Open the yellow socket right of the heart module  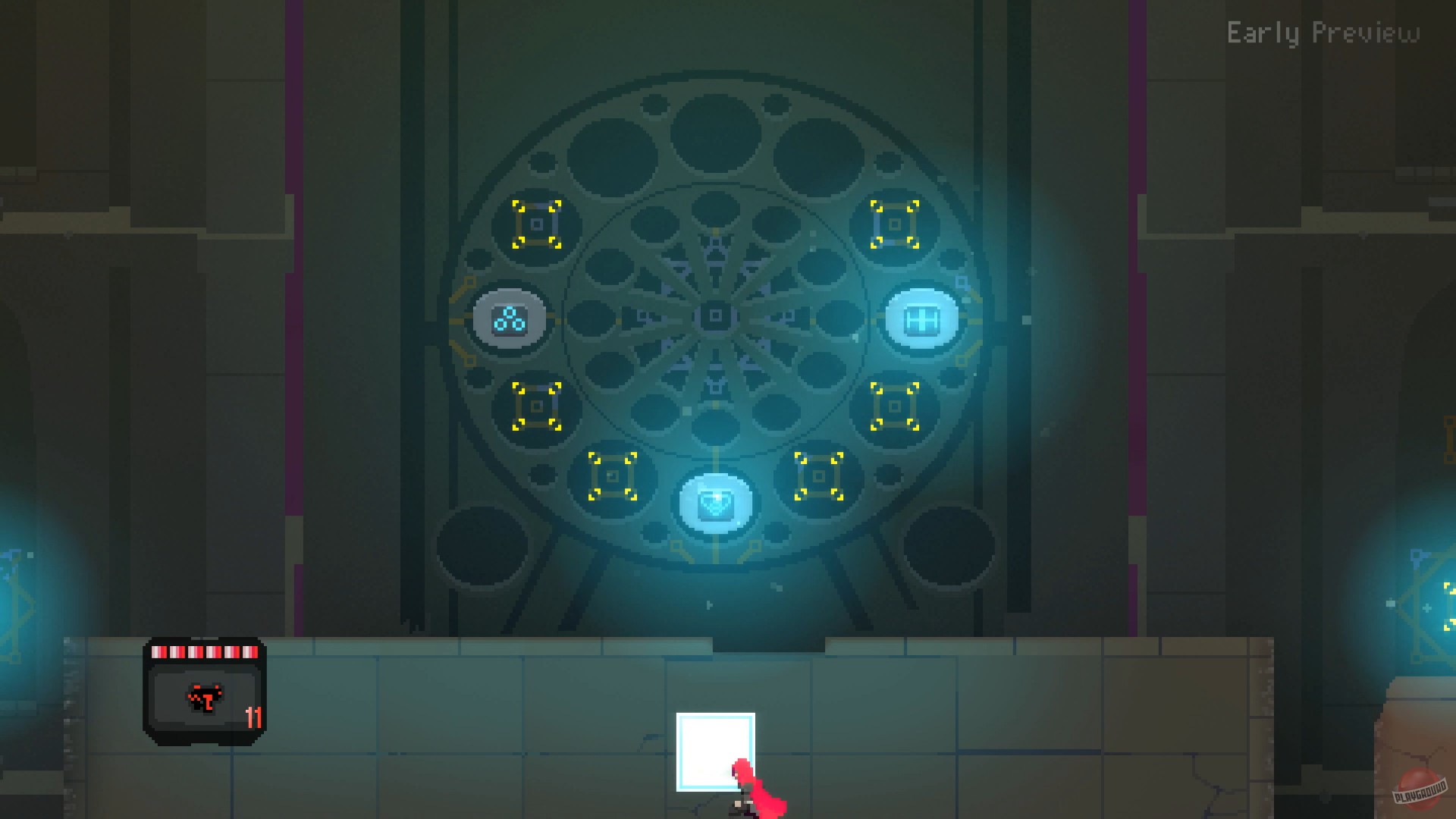817,478
